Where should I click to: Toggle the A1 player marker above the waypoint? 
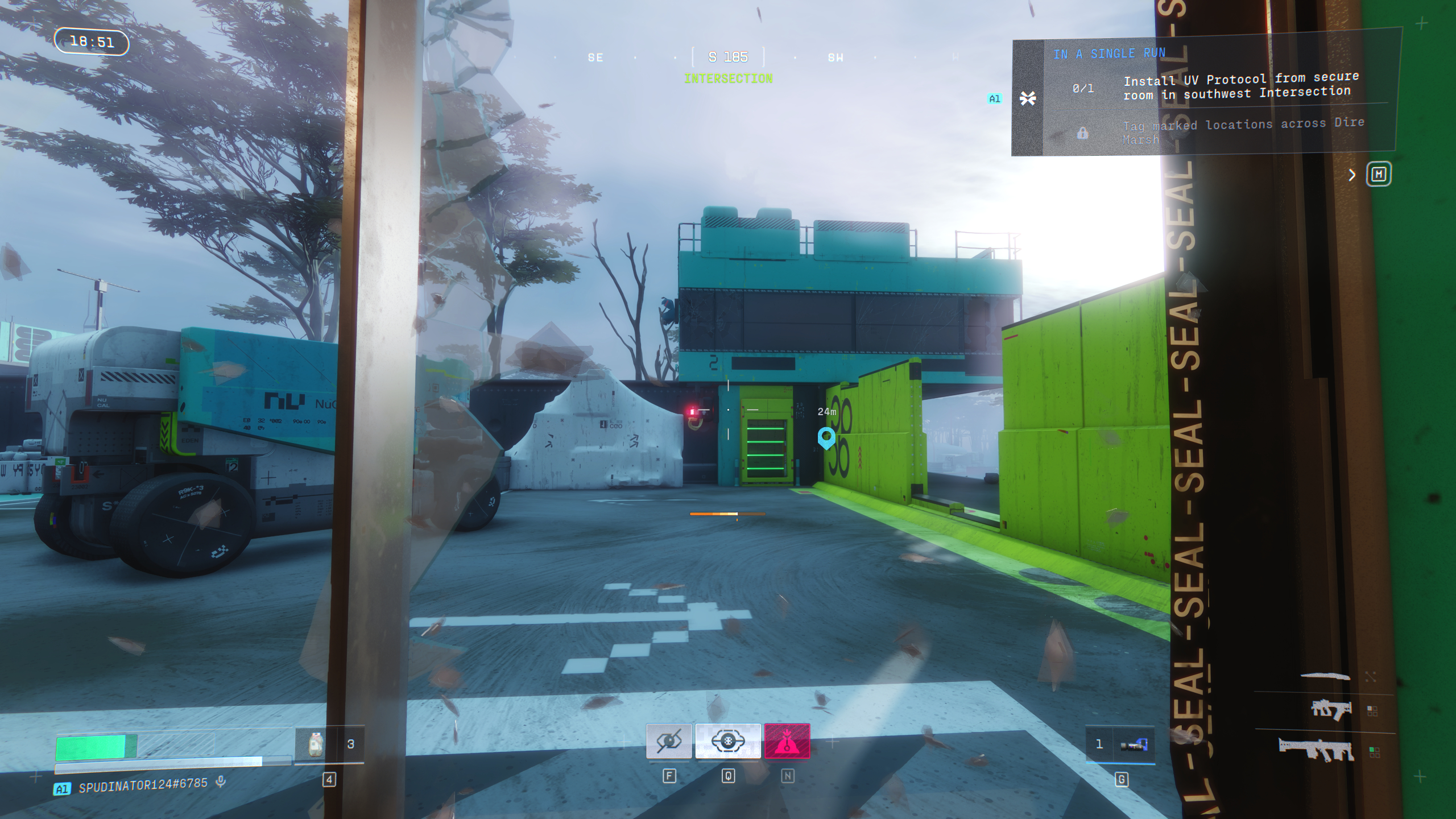[995, 98]
